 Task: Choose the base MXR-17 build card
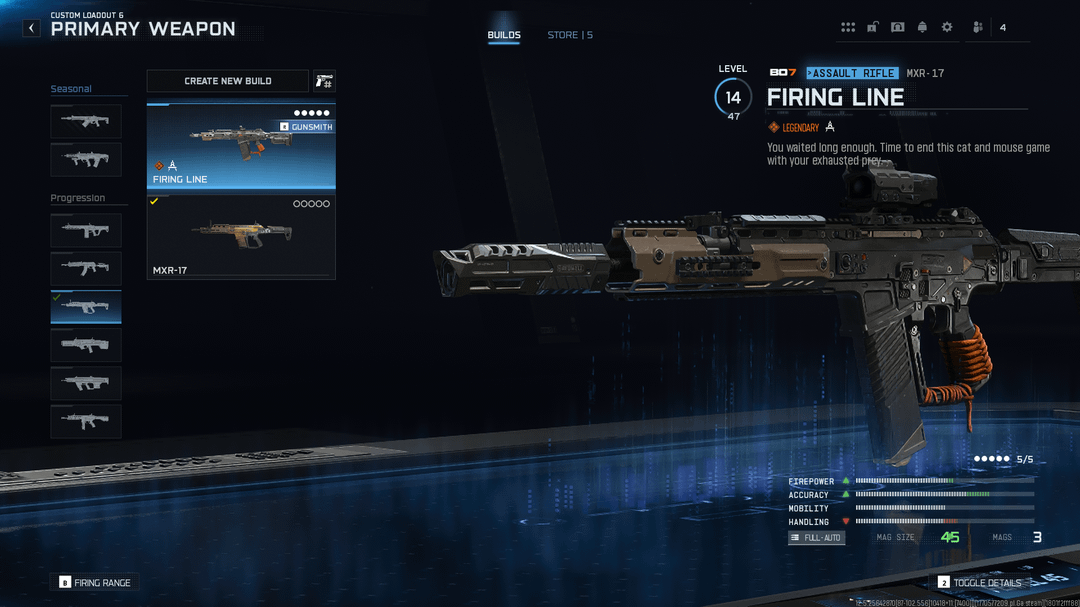(x=241, y=237)
